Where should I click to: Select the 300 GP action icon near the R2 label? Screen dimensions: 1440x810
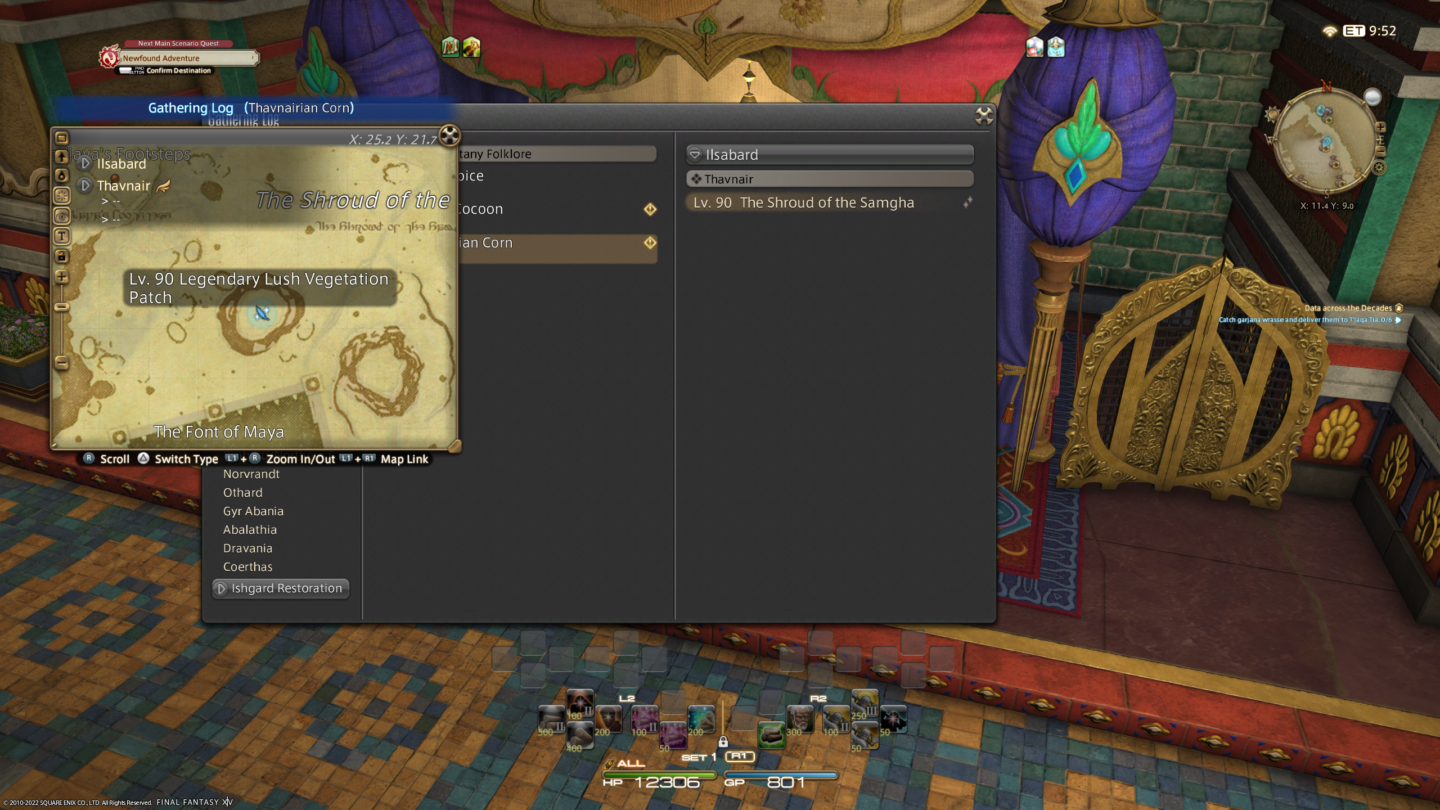(800, 718)
